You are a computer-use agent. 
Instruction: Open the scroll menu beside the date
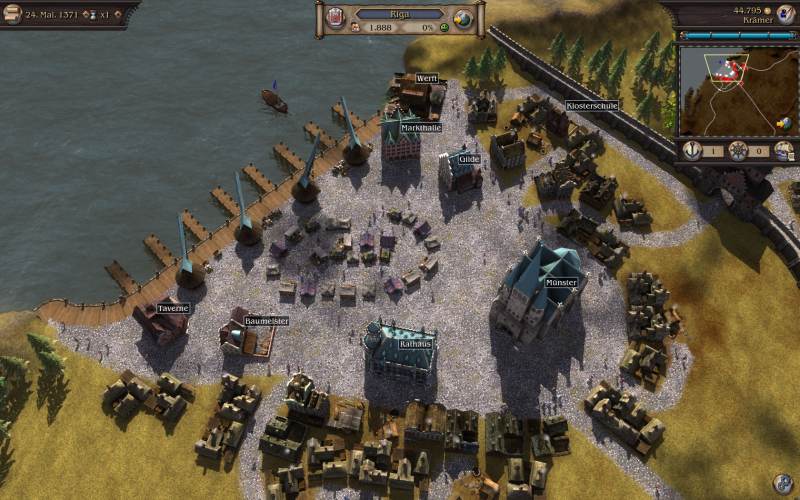(x=13, y=16)
